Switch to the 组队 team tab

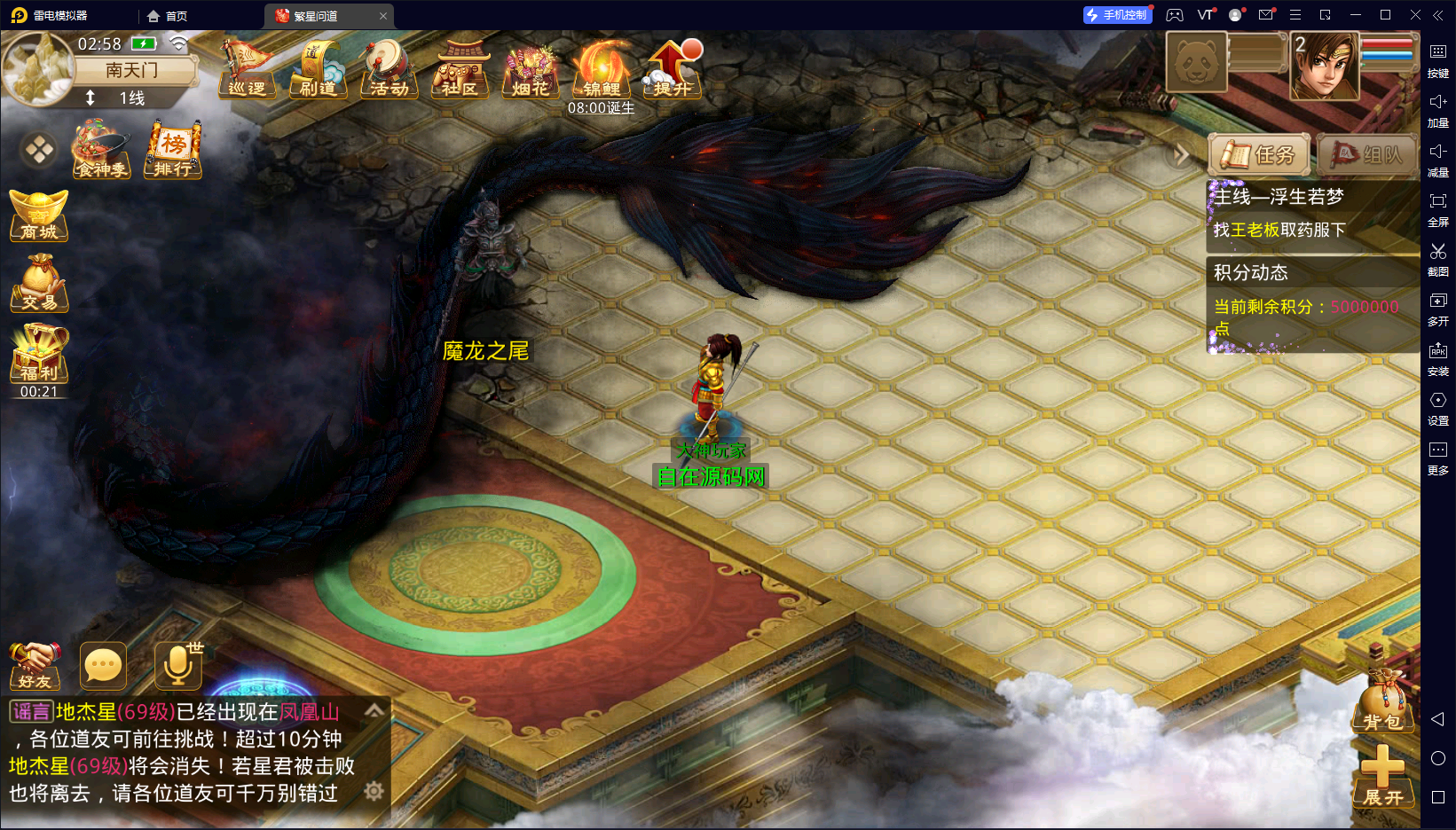(x=1367, y=155)
